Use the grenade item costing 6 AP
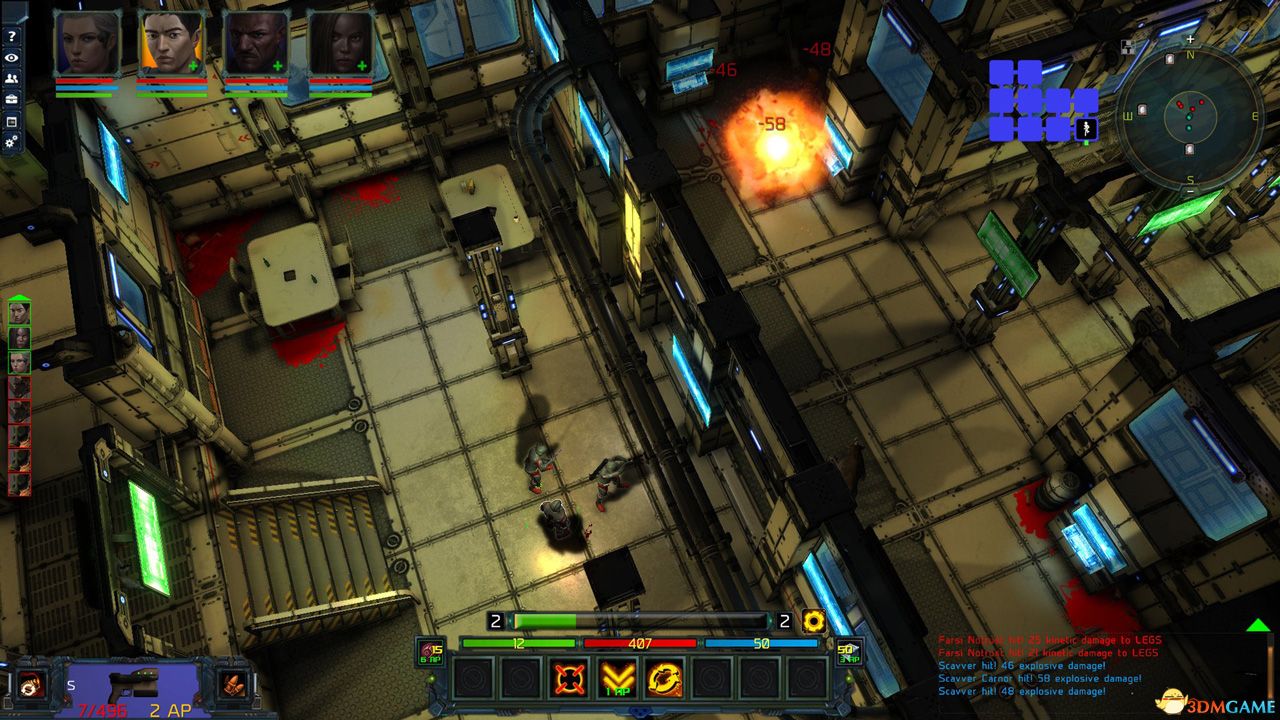Viewport: 1280px width, 720px height. coord(432,651)
